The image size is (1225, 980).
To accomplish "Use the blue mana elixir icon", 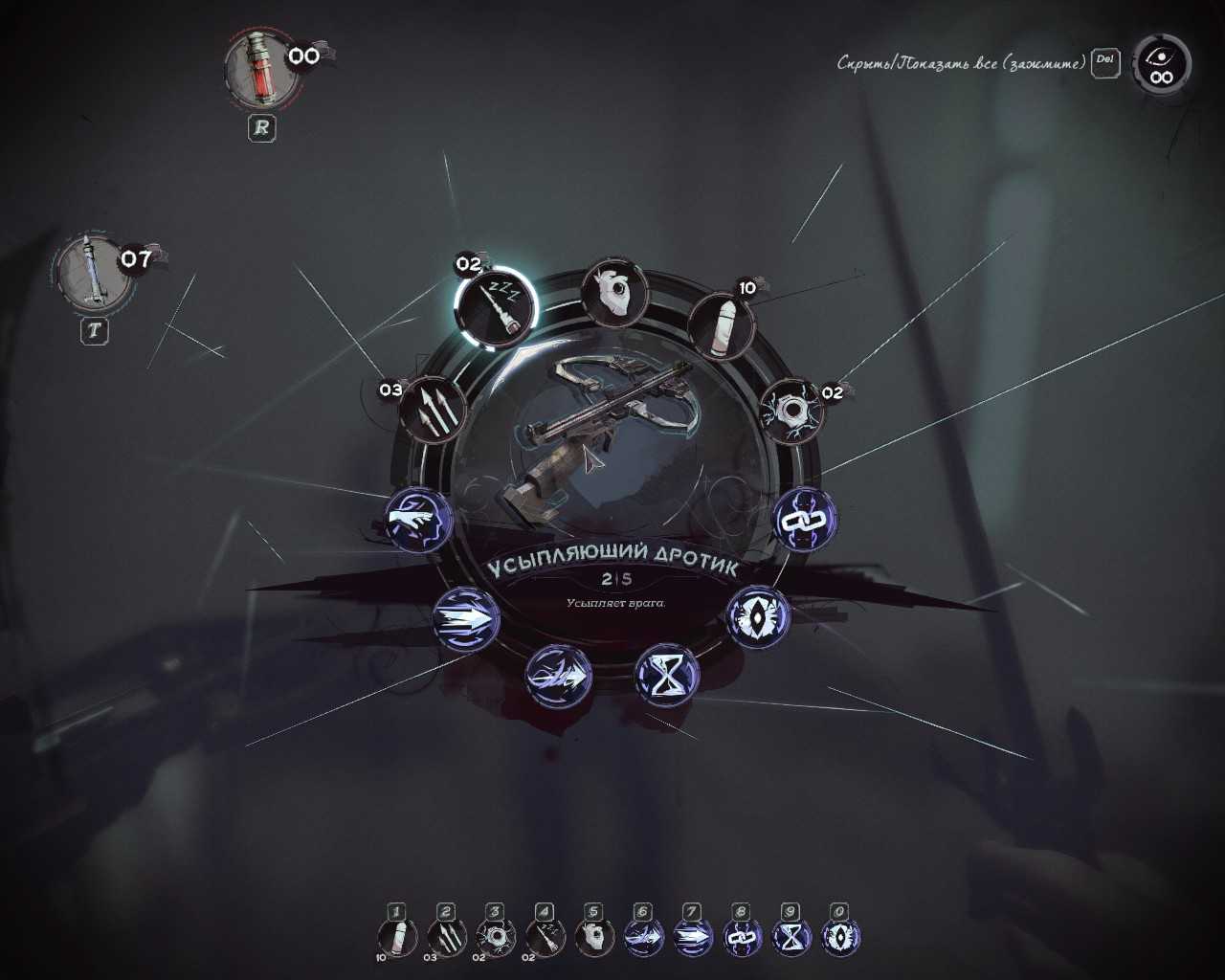I will click(89, 271).
